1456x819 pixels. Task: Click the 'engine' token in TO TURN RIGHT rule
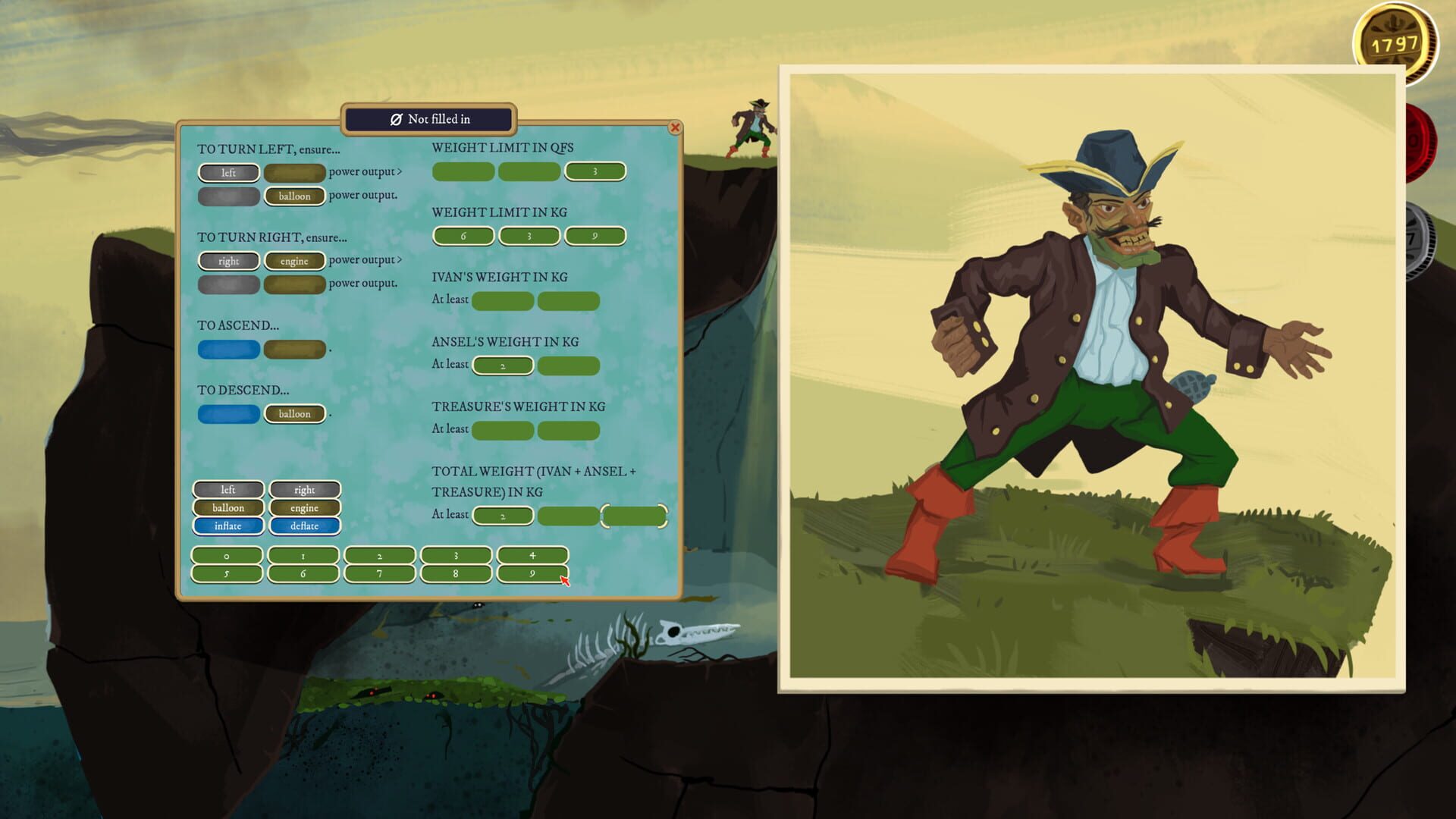pos(294,261)
